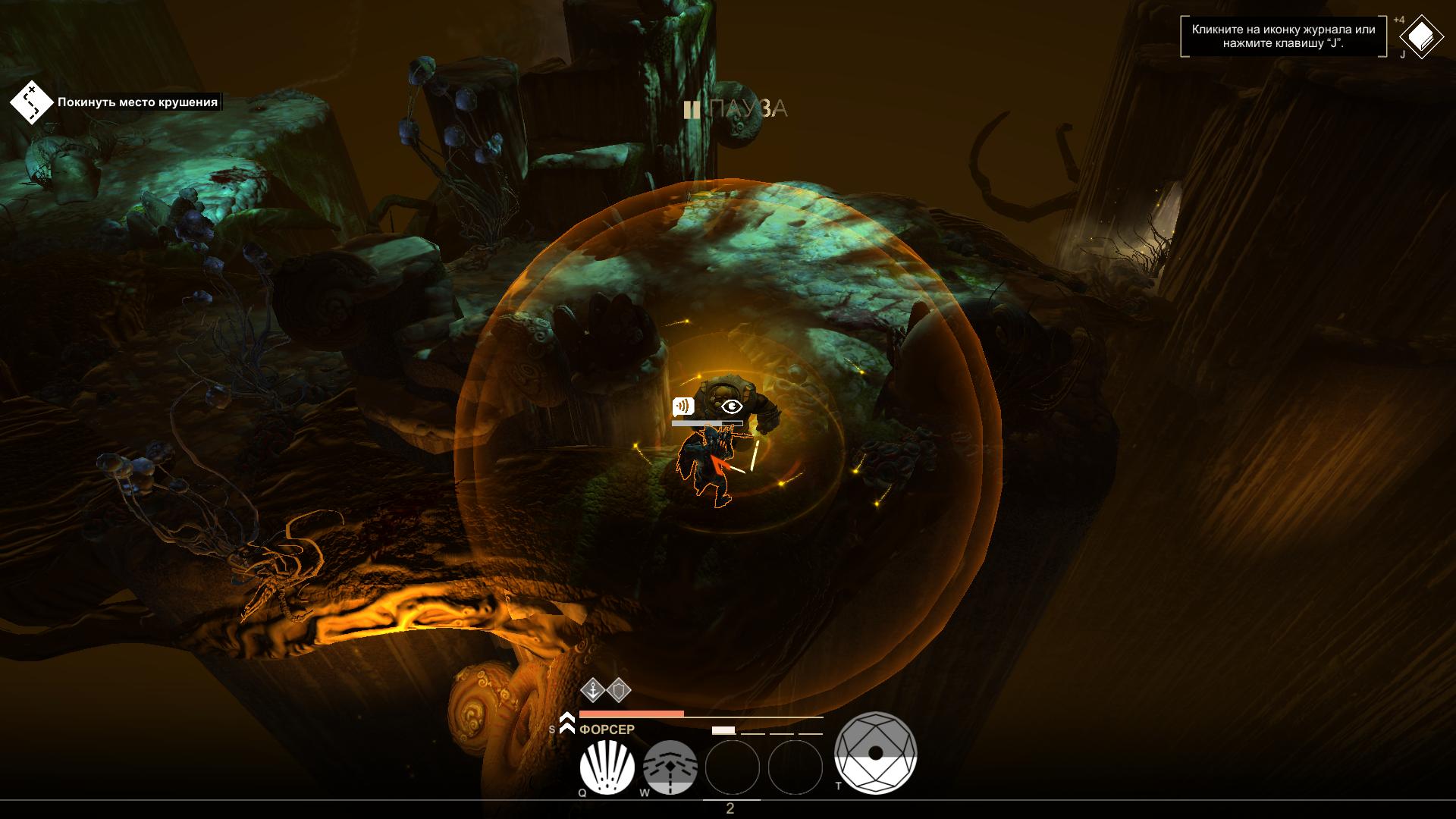Select the objective 'Покинуть место крушения'
The height and width of the screenshot is (819, 1456).
[x=137, y=102]
